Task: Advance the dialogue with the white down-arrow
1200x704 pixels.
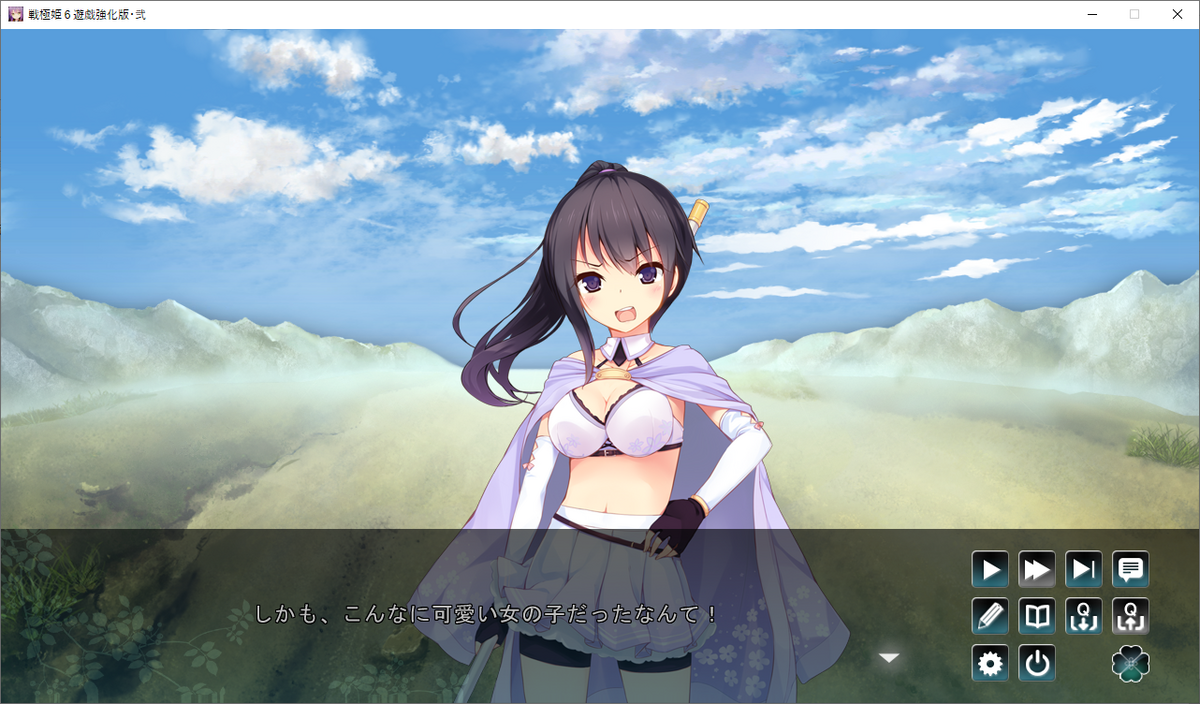Action: click(889, 657)
